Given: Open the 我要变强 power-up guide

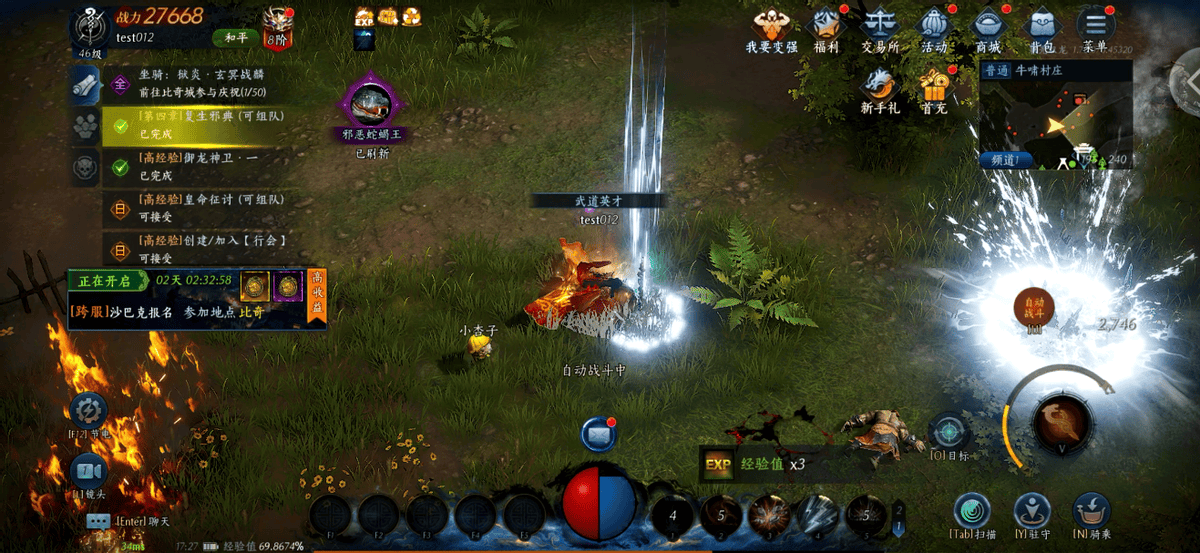Looking at the screenshot, I should [771, 27].
